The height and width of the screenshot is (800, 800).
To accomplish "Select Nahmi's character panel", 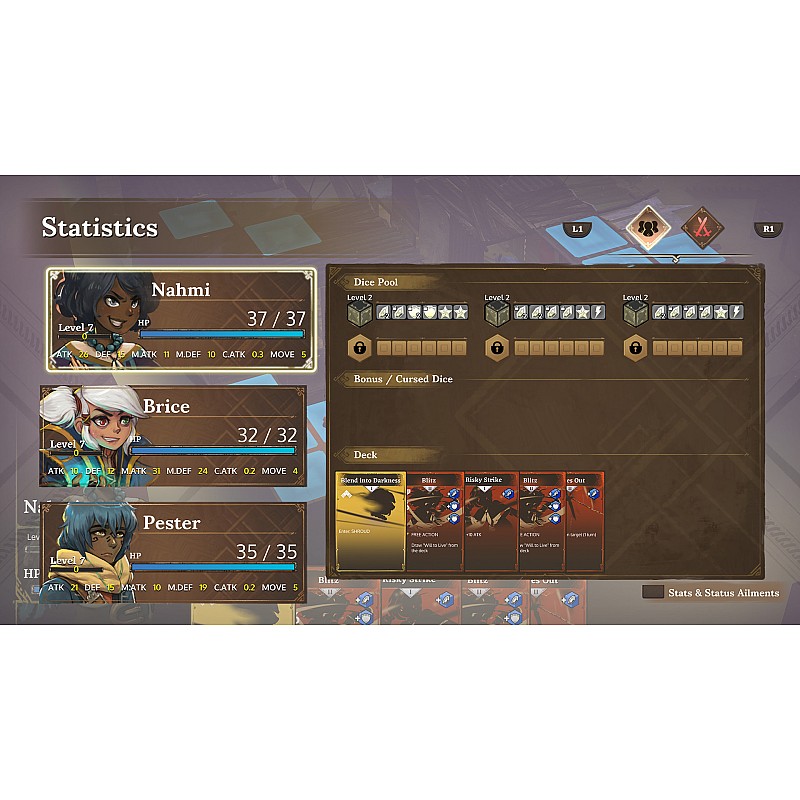I will point(181,320).
